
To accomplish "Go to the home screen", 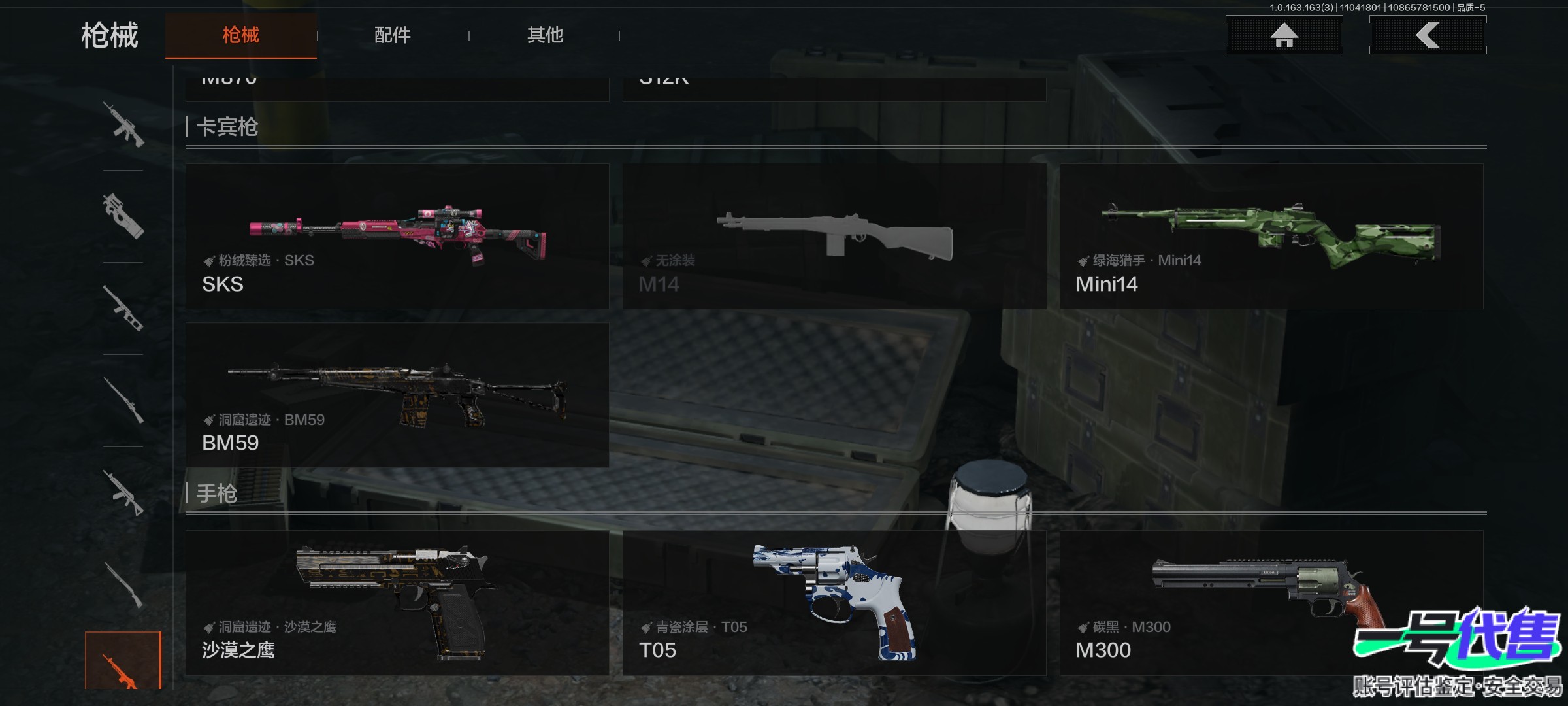I will coord(1284,35).
